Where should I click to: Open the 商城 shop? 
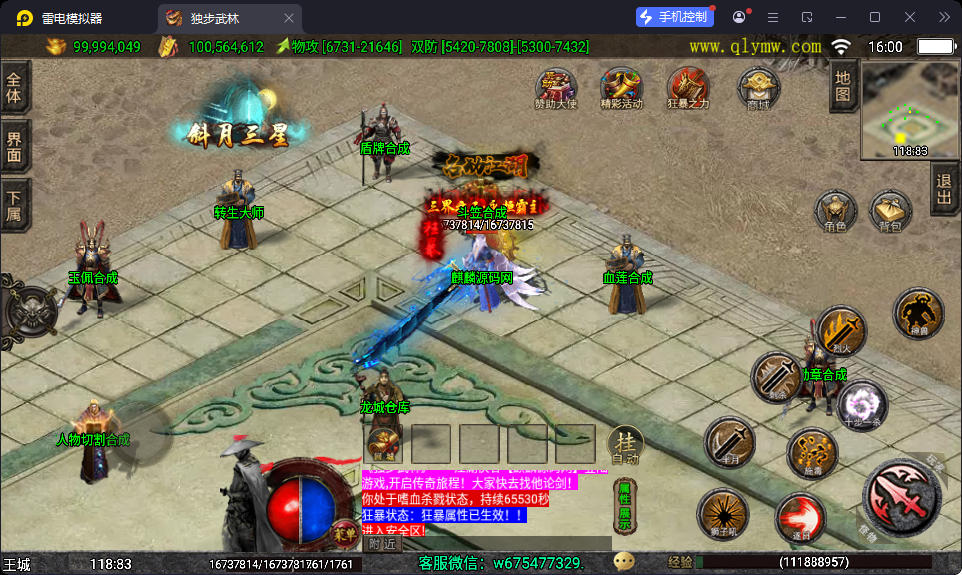[x=758, y=88]
